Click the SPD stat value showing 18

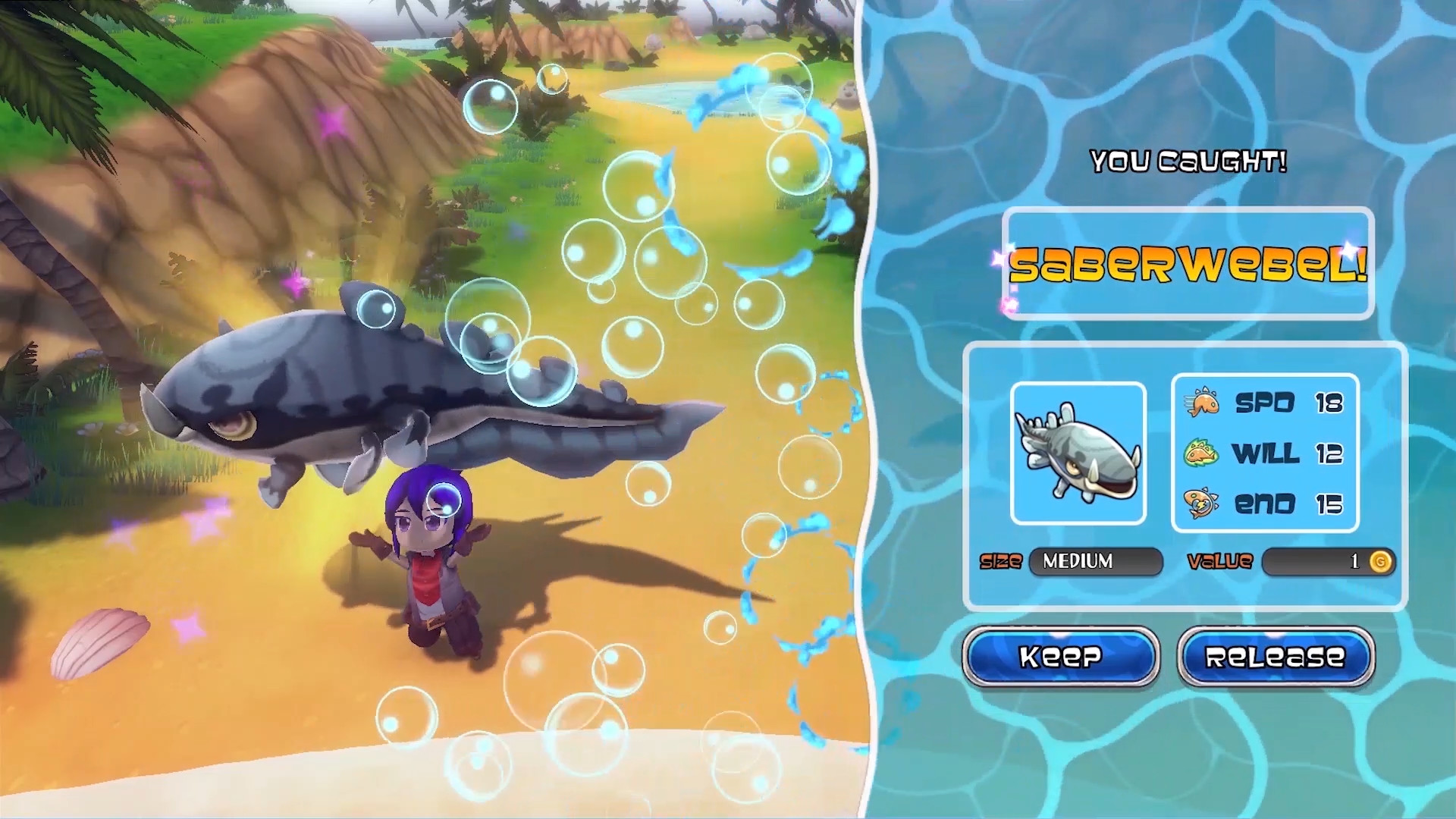click(1331, 403)
